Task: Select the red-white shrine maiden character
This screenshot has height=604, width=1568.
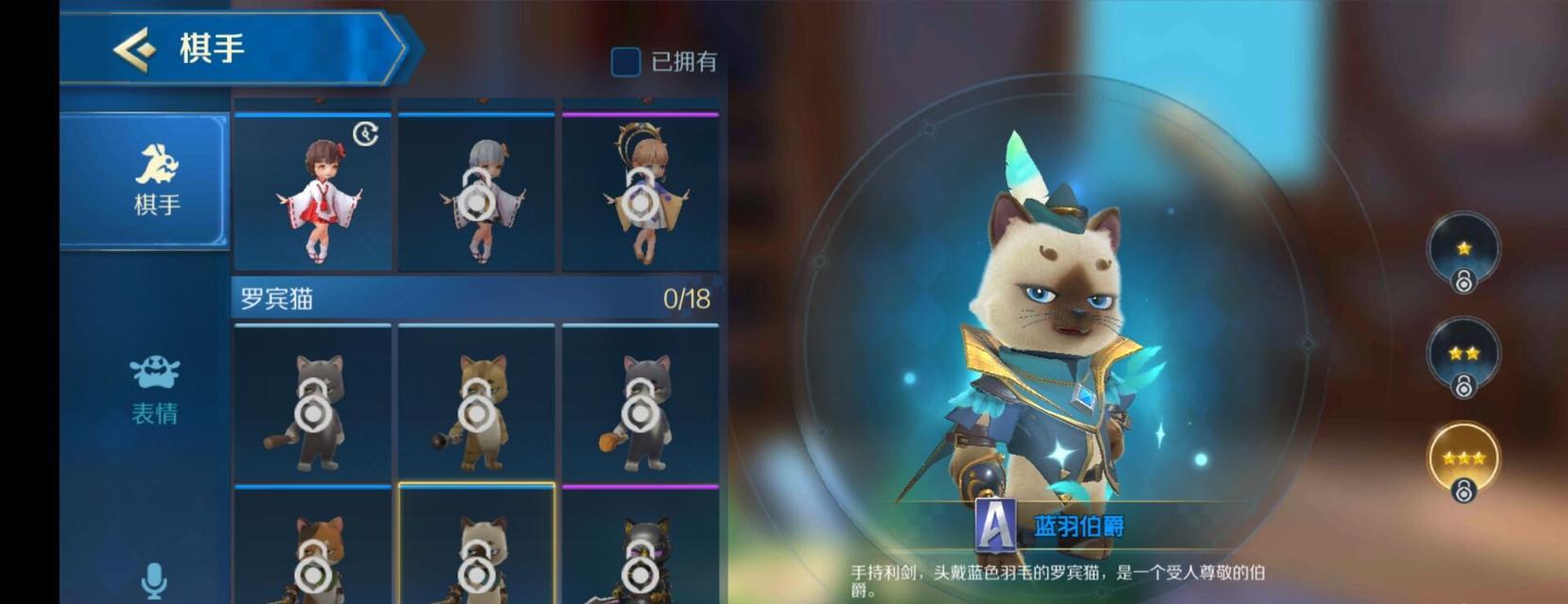Action: pos(312,193)
